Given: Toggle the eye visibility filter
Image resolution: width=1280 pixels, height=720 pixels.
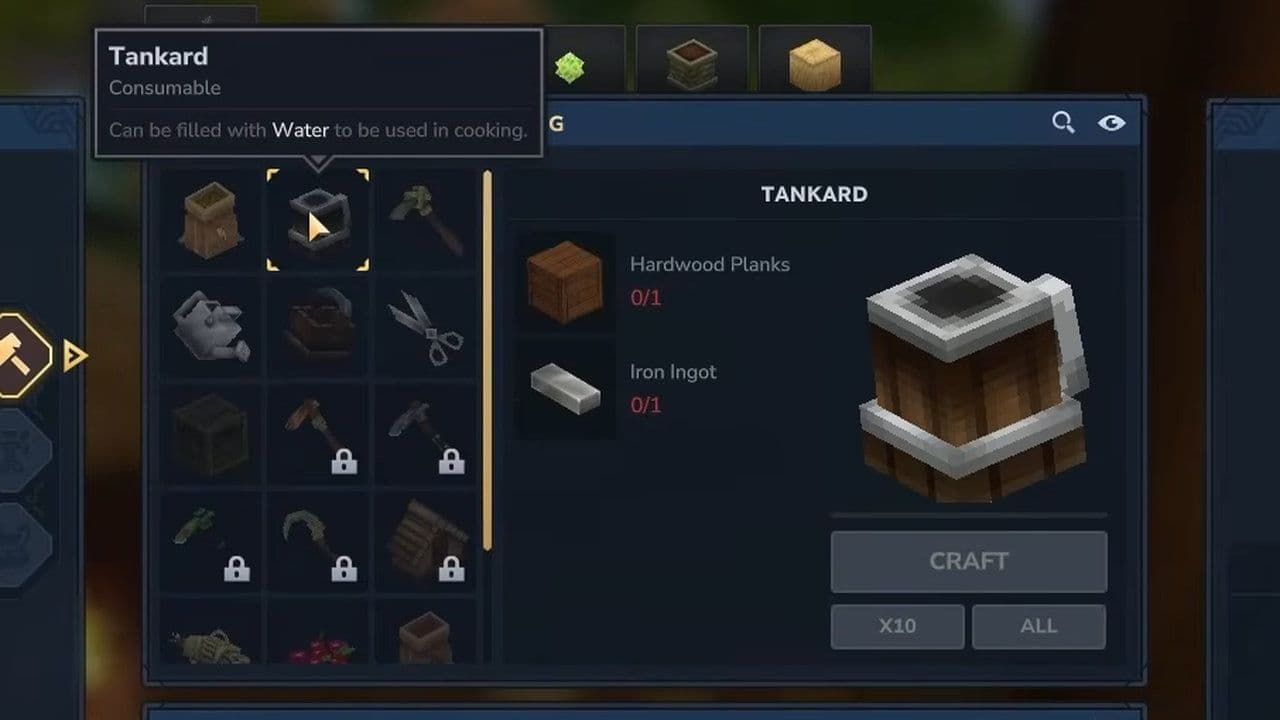Looking at the screenshot, I should [1111, 123].
